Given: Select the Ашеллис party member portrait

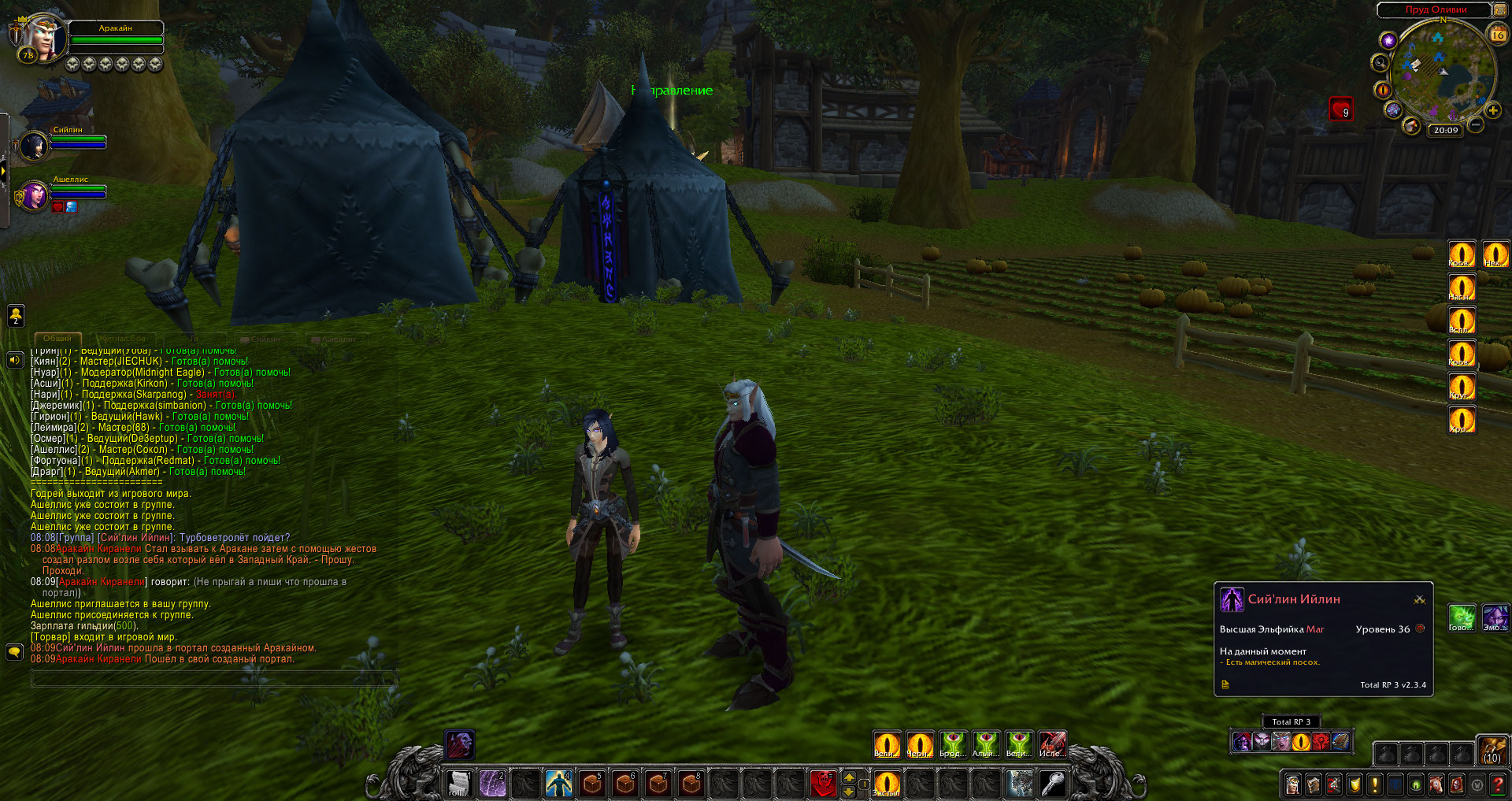Looking at the screenshot, I should pos(35,195).
